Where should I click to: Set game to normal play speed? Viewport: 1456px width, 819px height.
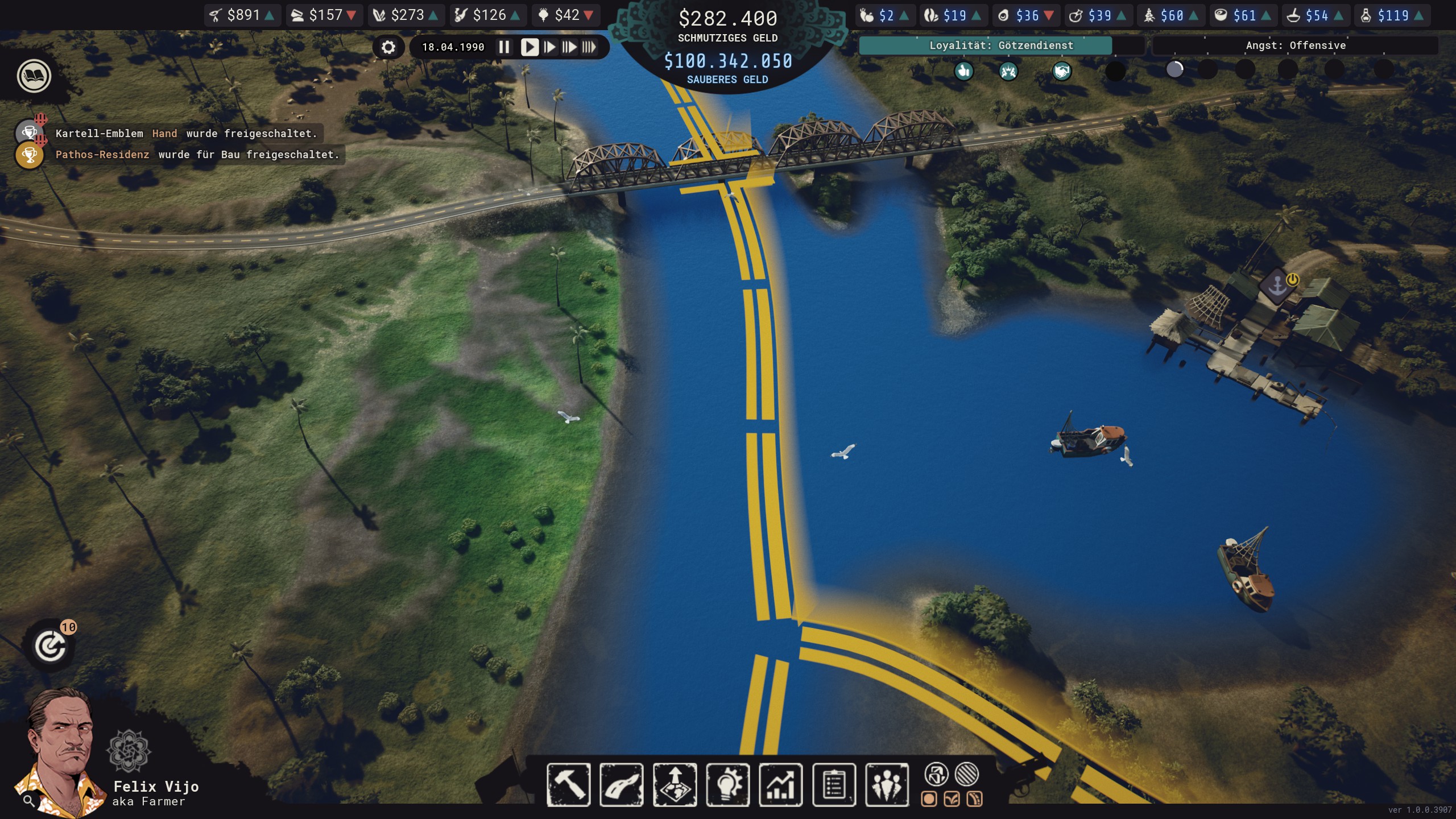(529, 47)
